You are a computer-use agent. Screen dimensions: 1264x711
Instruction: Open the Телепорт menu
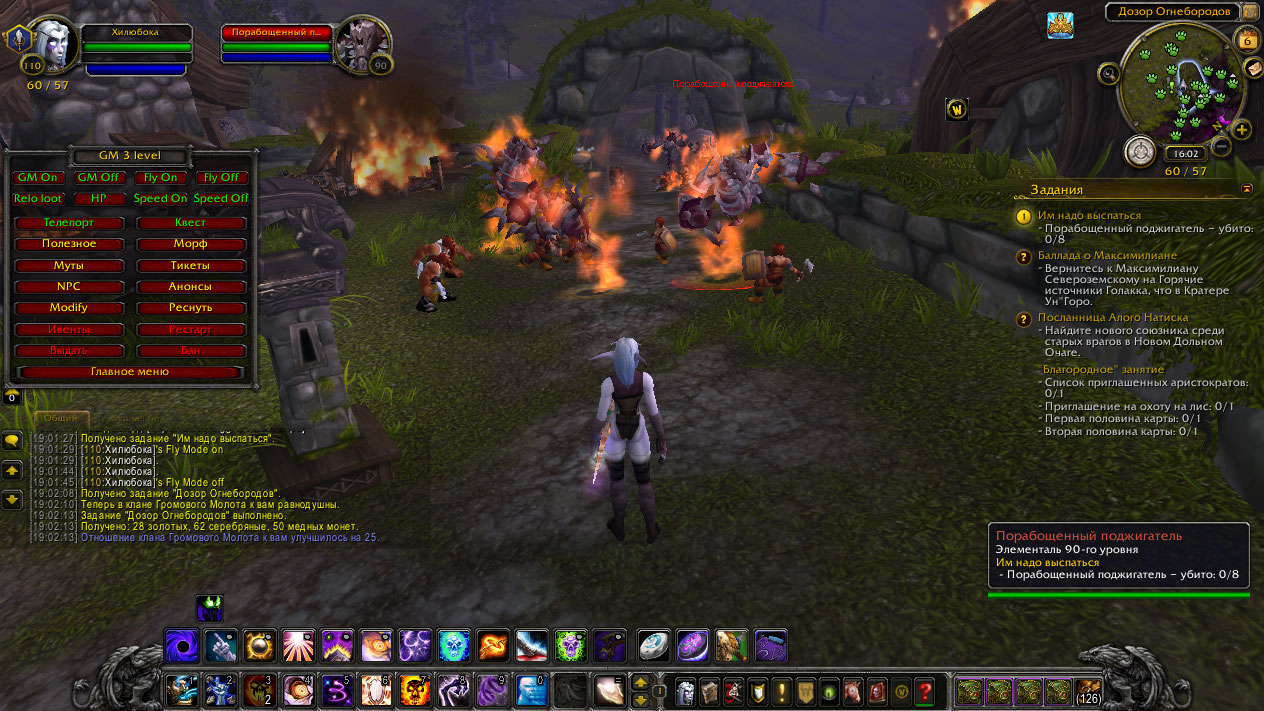(69, 222)
